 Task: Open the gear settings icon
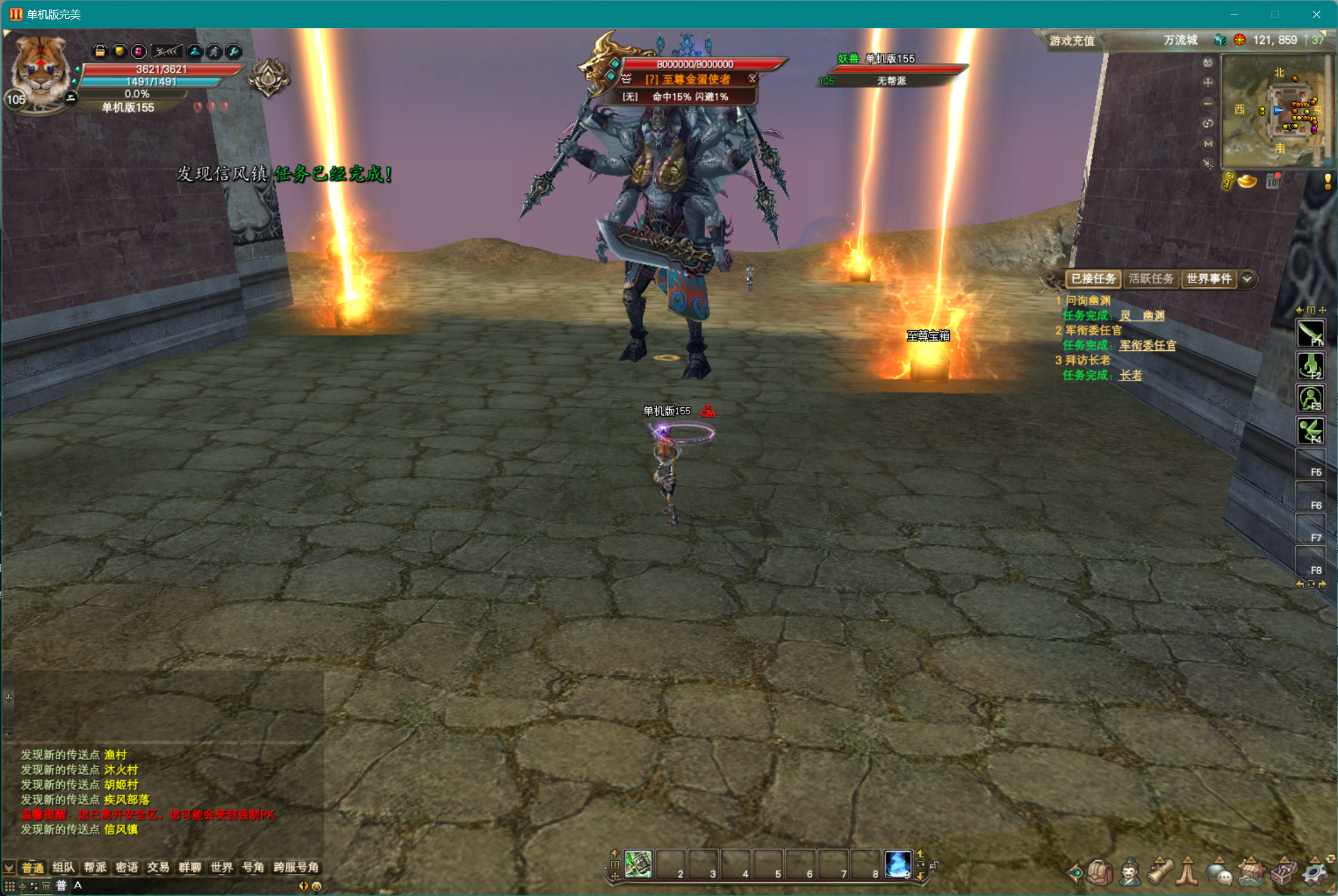1314,872
